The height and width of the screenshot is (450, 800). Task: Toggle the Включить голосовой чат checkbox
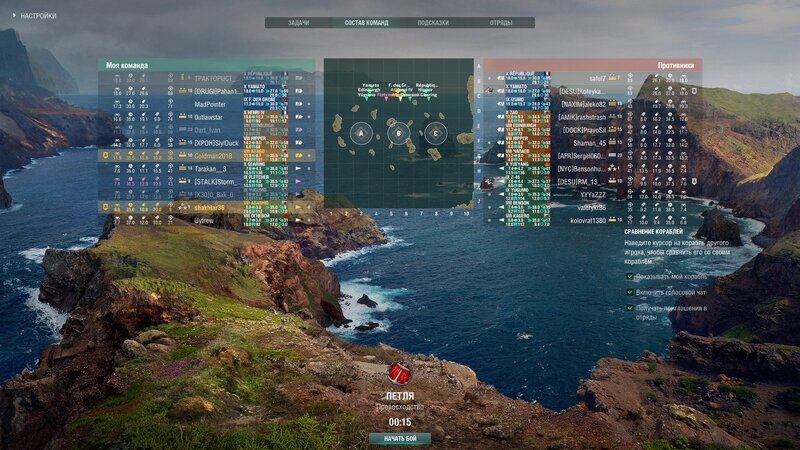coord(630,291)
